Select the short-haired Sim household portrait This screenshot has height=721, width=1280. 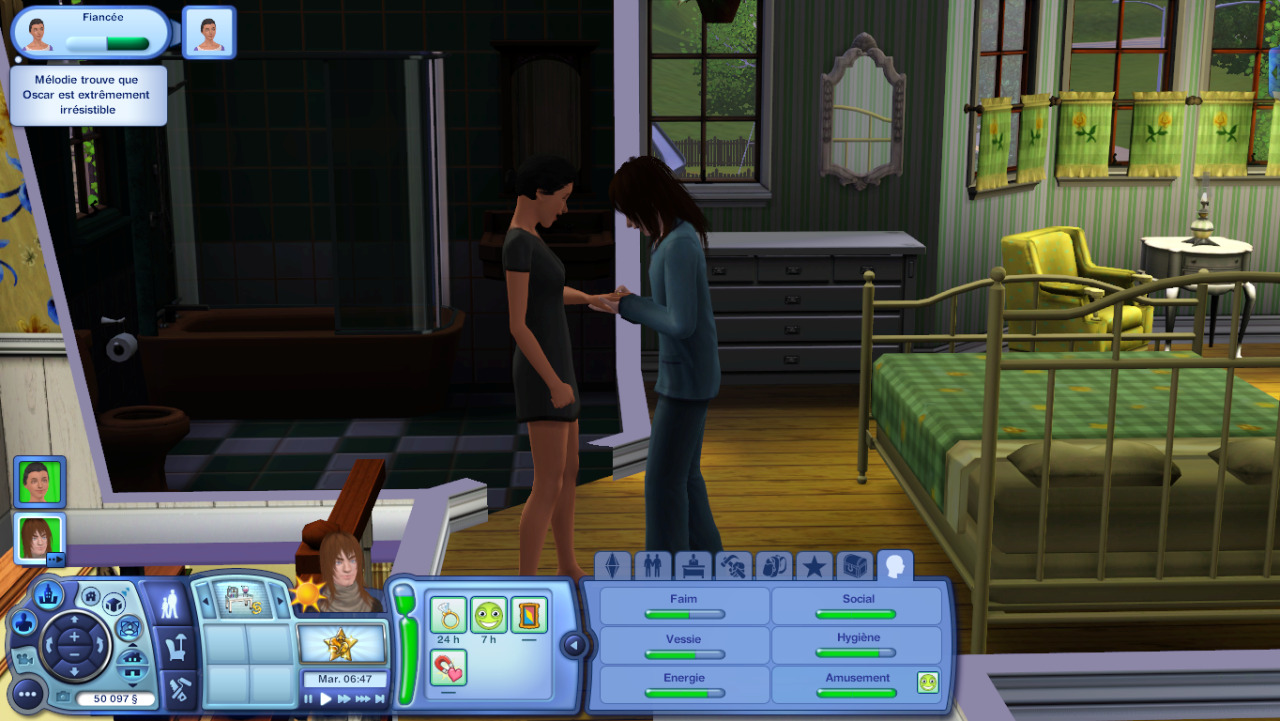pos(40,482)
